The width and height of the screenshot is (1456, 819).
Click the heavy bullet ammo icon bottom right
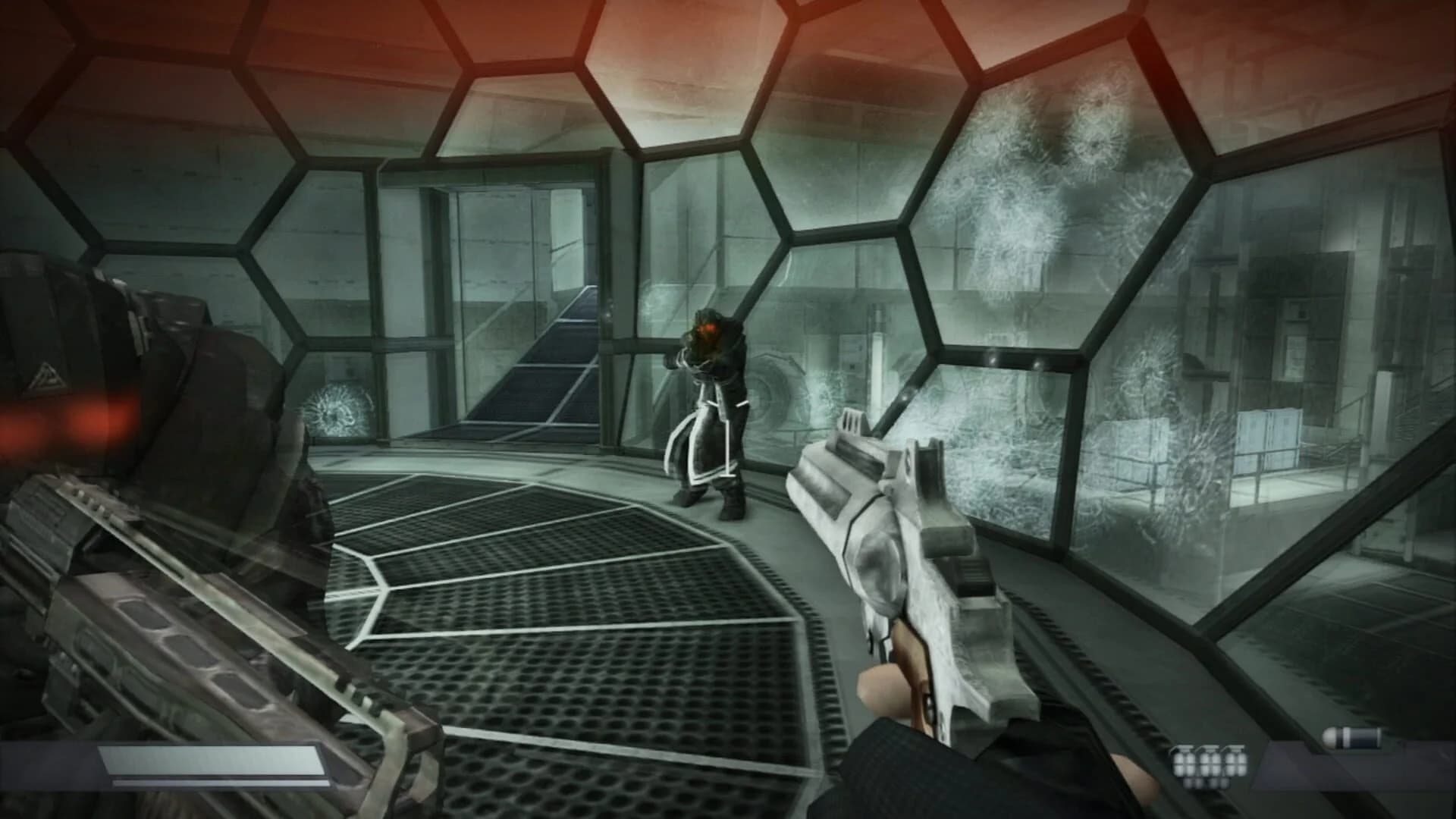click(x=1354, y=737)
